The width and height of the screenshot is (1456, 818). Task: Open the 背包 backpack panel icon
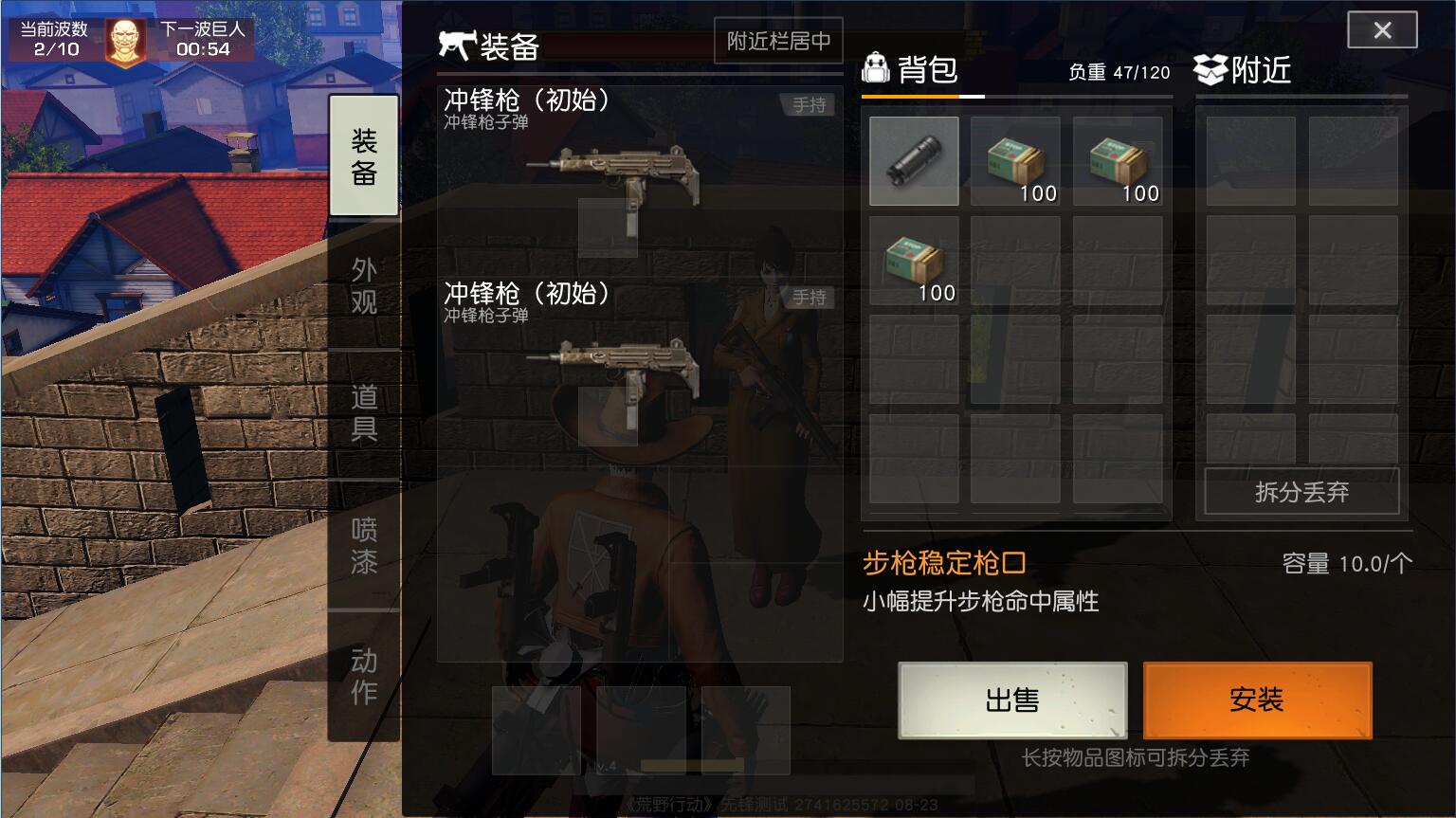[877, 68]
